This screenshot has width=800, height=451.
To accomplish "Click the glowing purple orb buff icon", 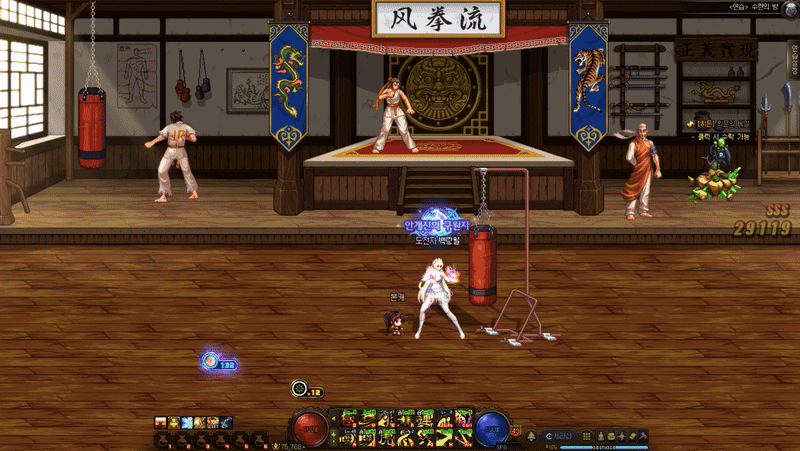I will click(x=210, y=362).
